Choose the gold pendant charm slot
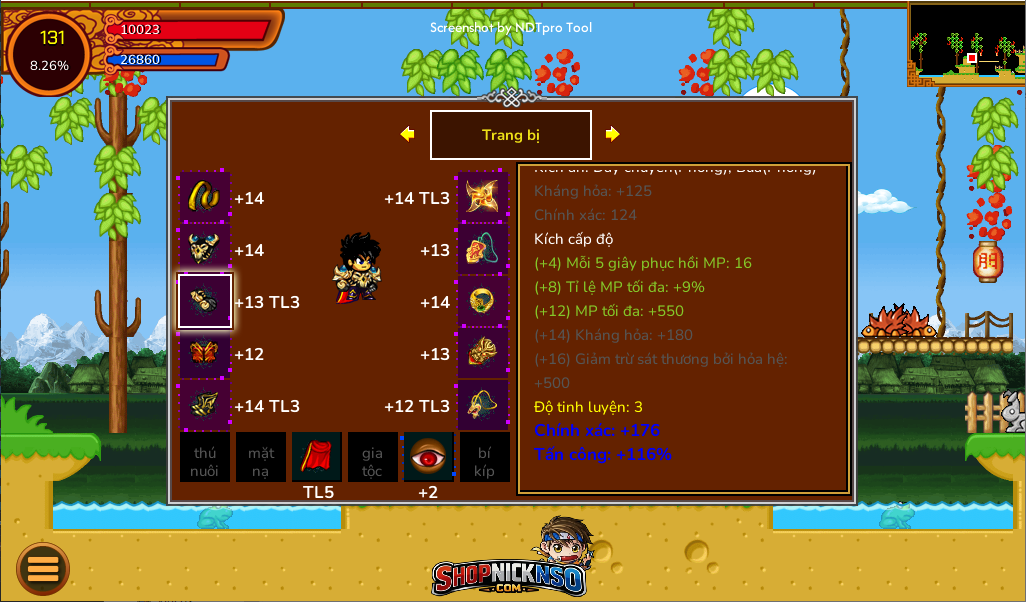The image size is (1026, 602). [483, 406]
